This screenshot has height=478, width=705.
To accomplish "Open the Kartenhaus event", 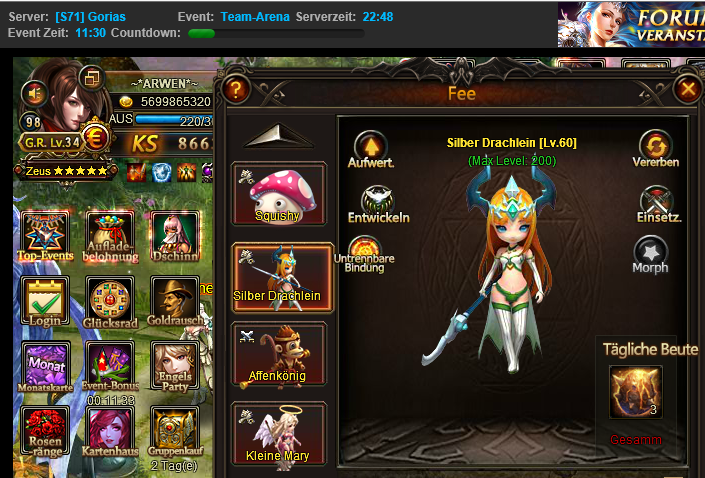I will (x=109, y=432).
